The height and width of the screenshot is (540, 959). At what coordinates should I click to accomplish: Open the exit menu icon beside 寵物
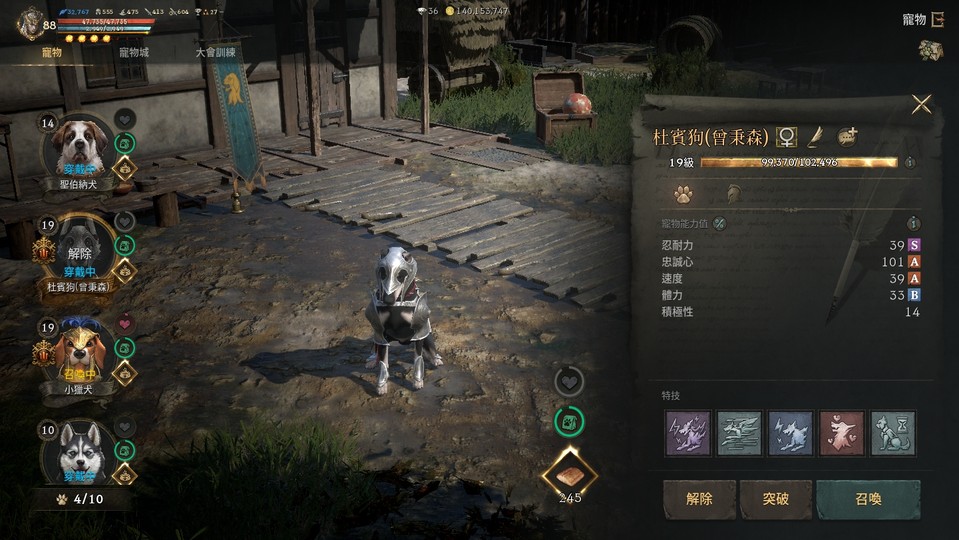(x=937, y=19)
